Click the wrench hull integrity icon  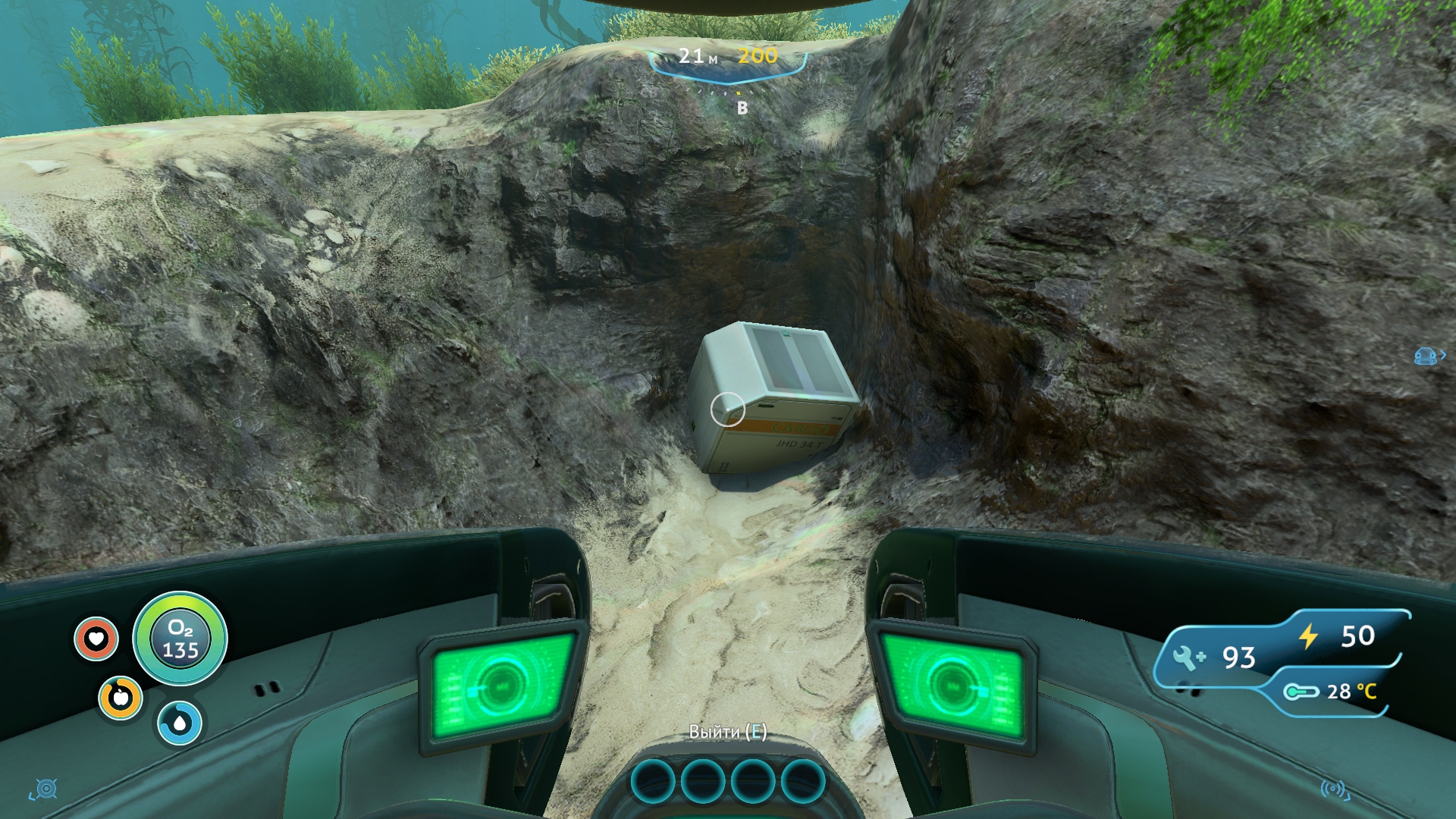[1188, 657]
